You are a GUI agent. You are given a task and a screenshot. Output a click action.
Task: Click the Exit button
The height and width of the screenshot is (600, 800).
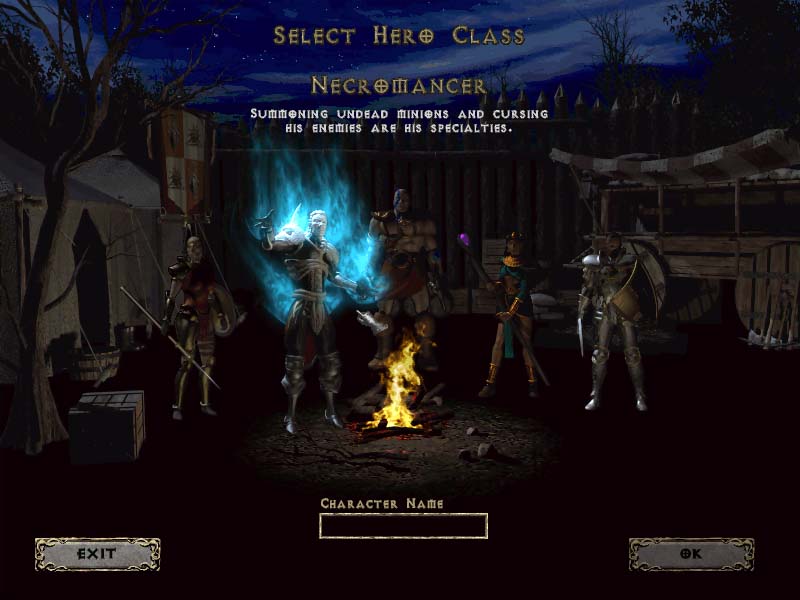click(97, 554)
